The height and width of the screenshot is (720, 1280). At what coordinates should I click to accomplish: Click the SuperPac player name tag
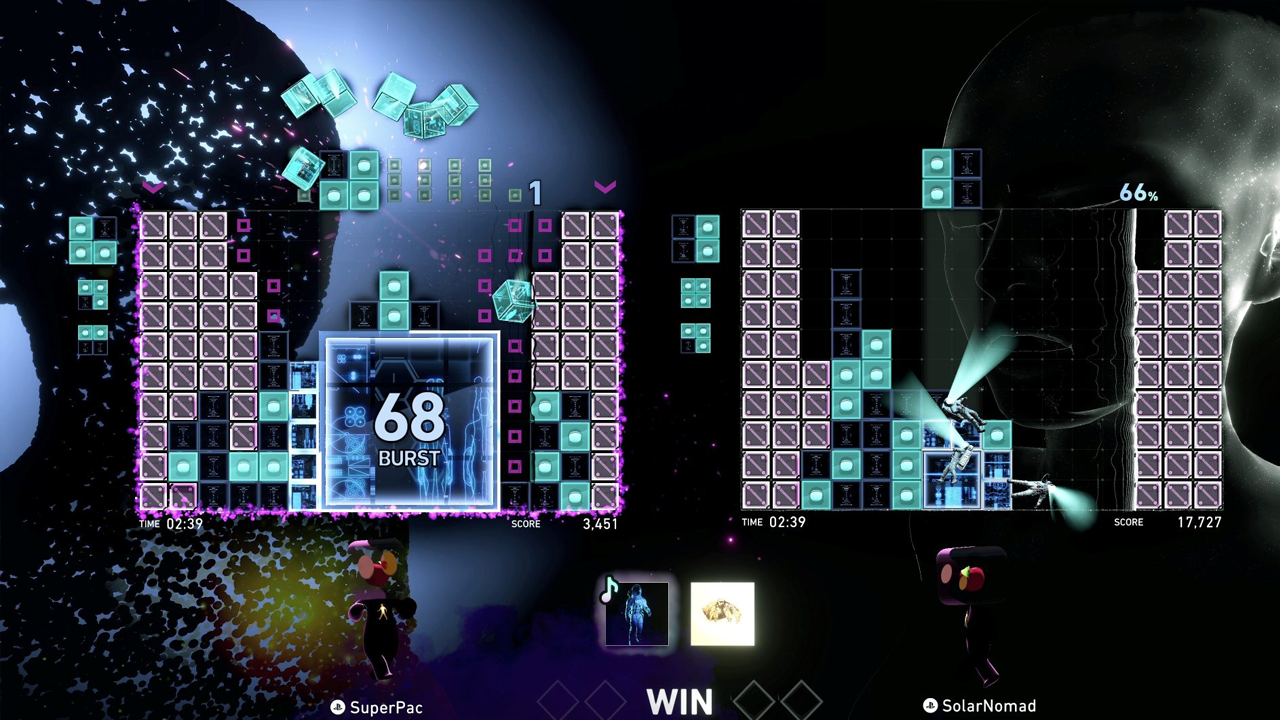[x=378, y=707]
